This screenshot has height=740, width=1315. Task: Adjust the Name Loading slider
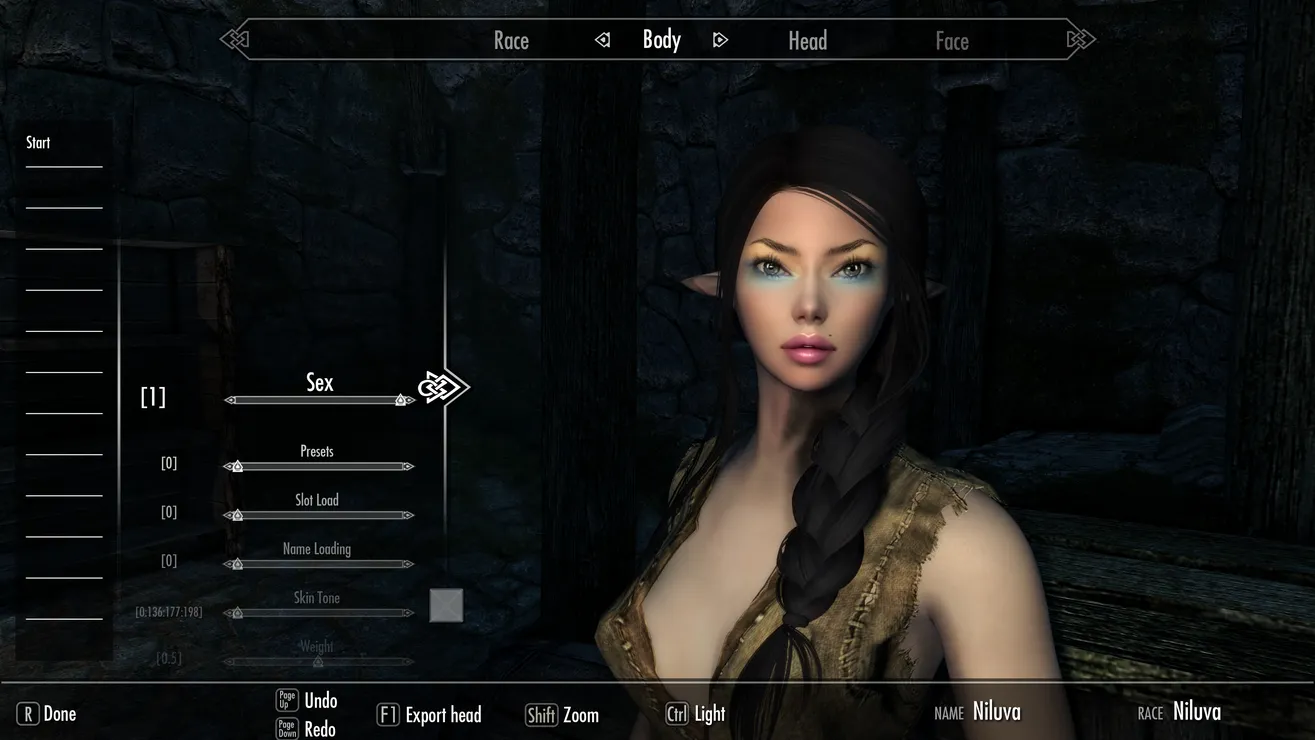coord(319,564)
